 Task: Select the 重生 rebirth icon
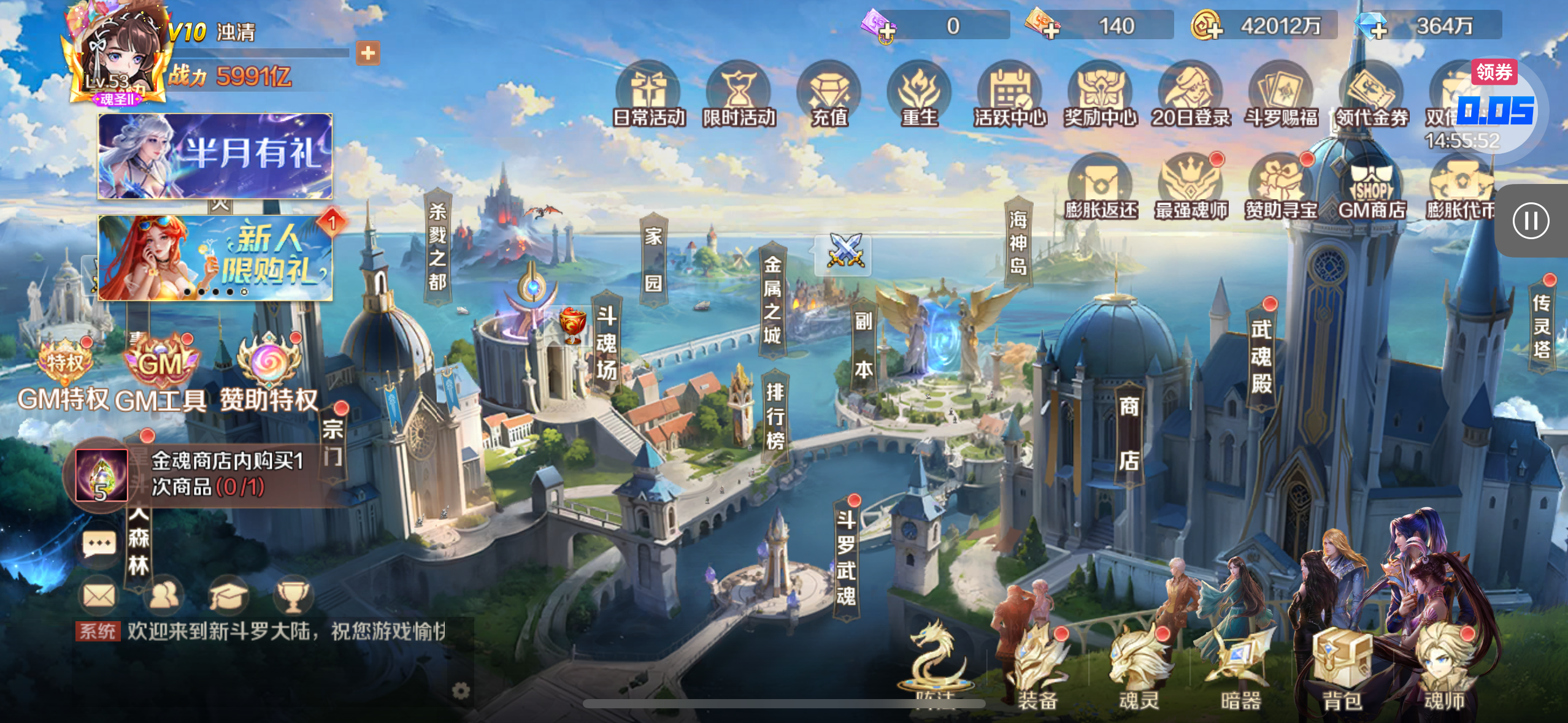click(919, 95)
